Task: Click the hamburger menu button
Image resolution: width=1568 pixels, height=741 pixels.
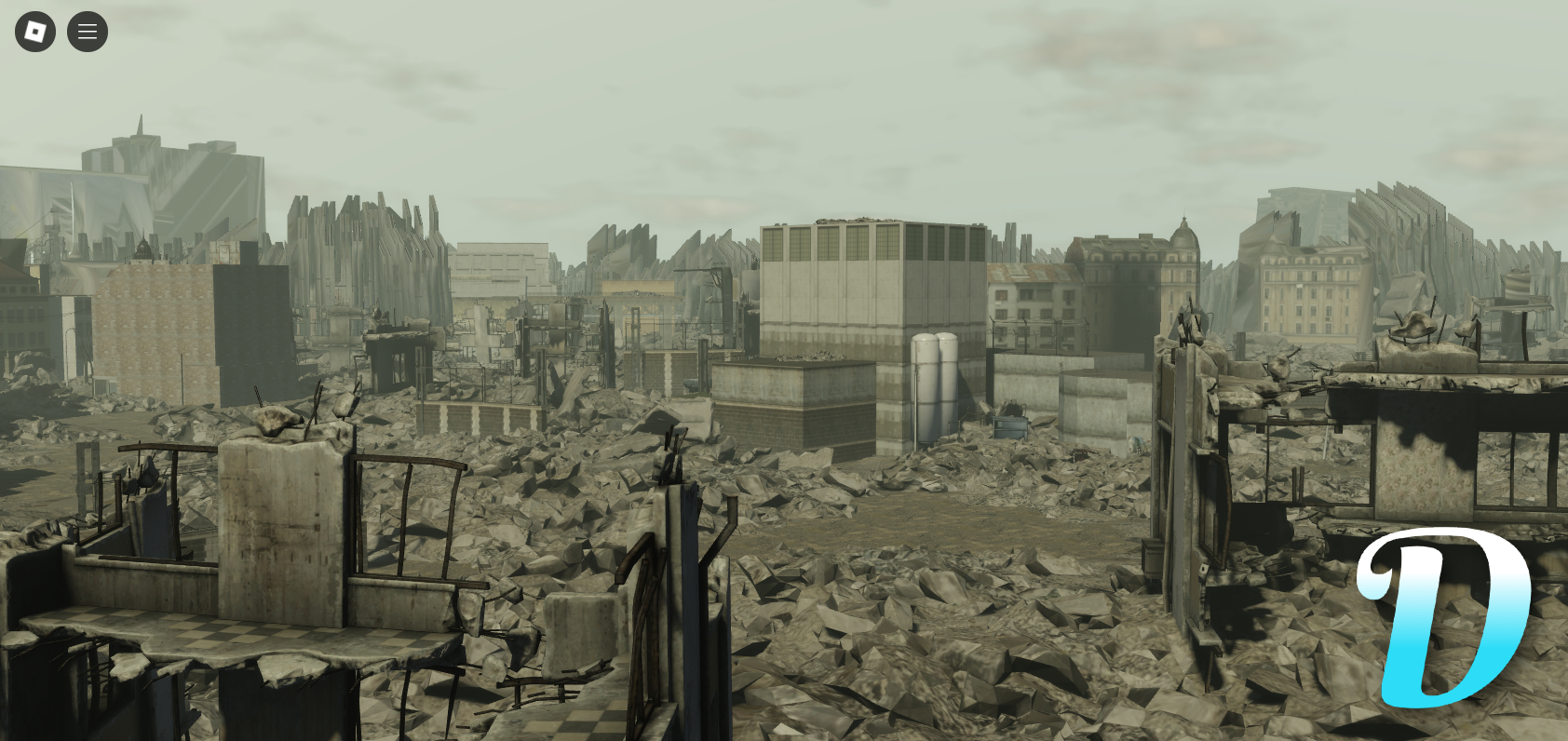Action: (x=87, y=31)
